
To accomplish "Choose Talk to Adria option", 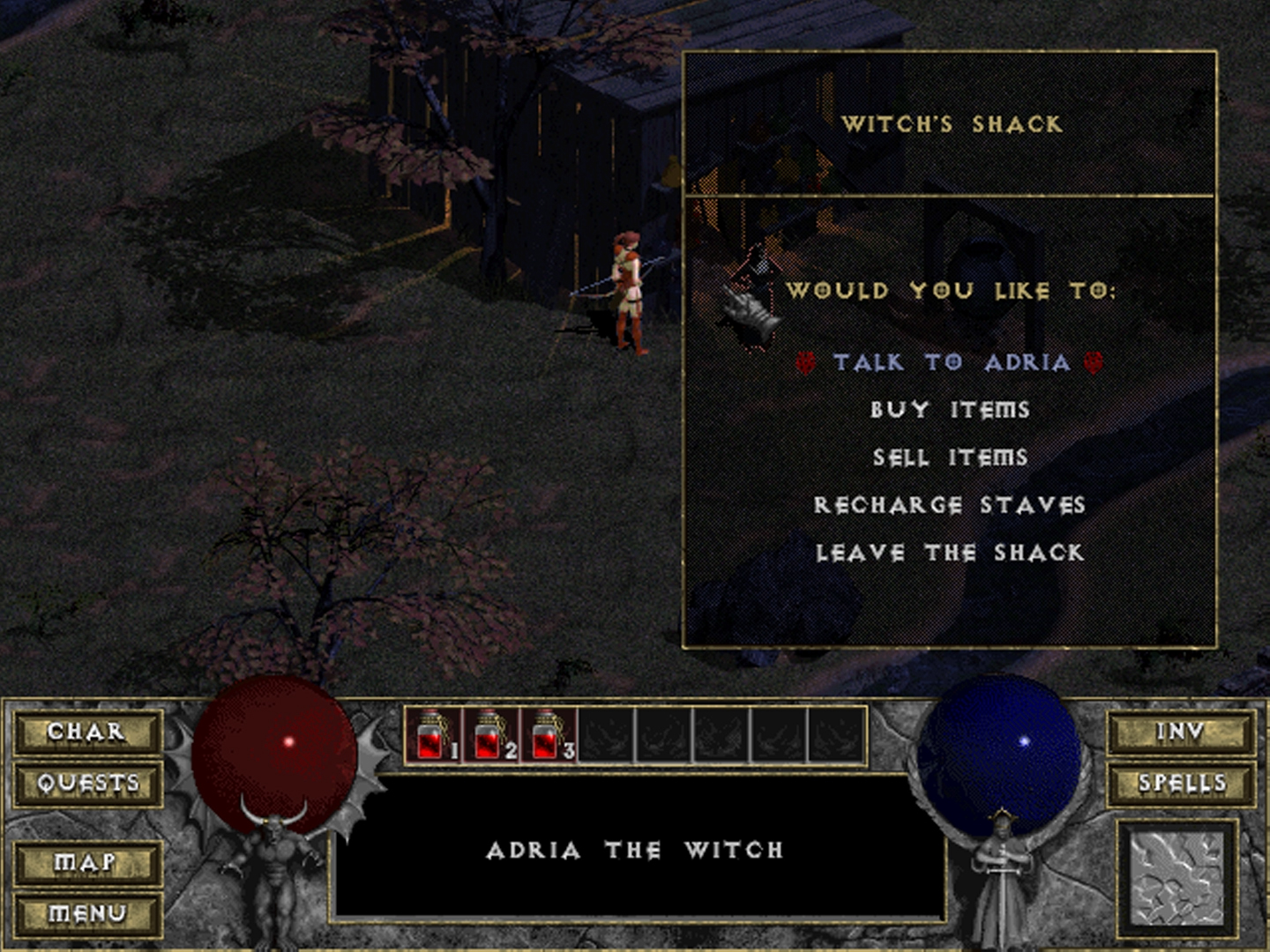I will (951, 362).
